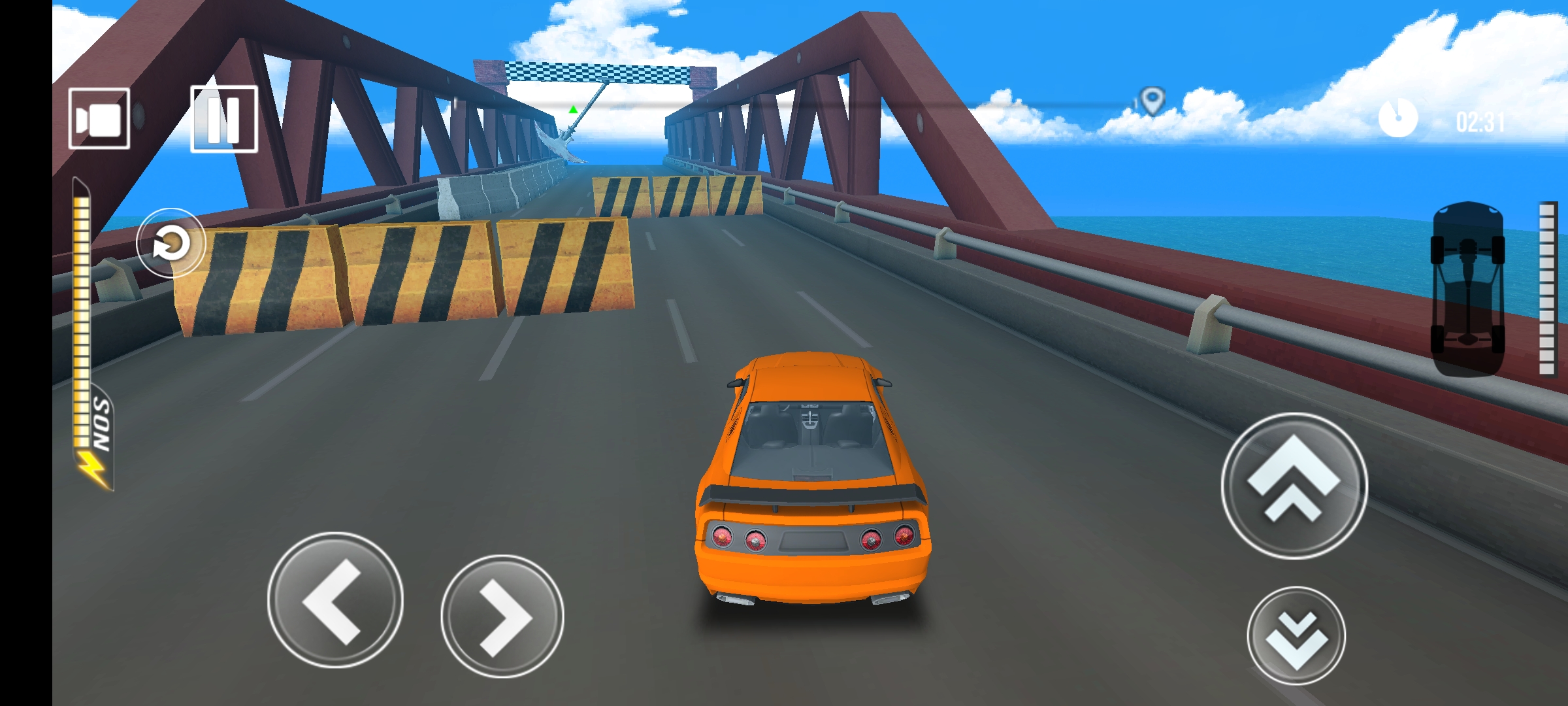The width and height of the screenshot is (1568, 706).
Task: Pause the race
Action: tap(223, 119)
